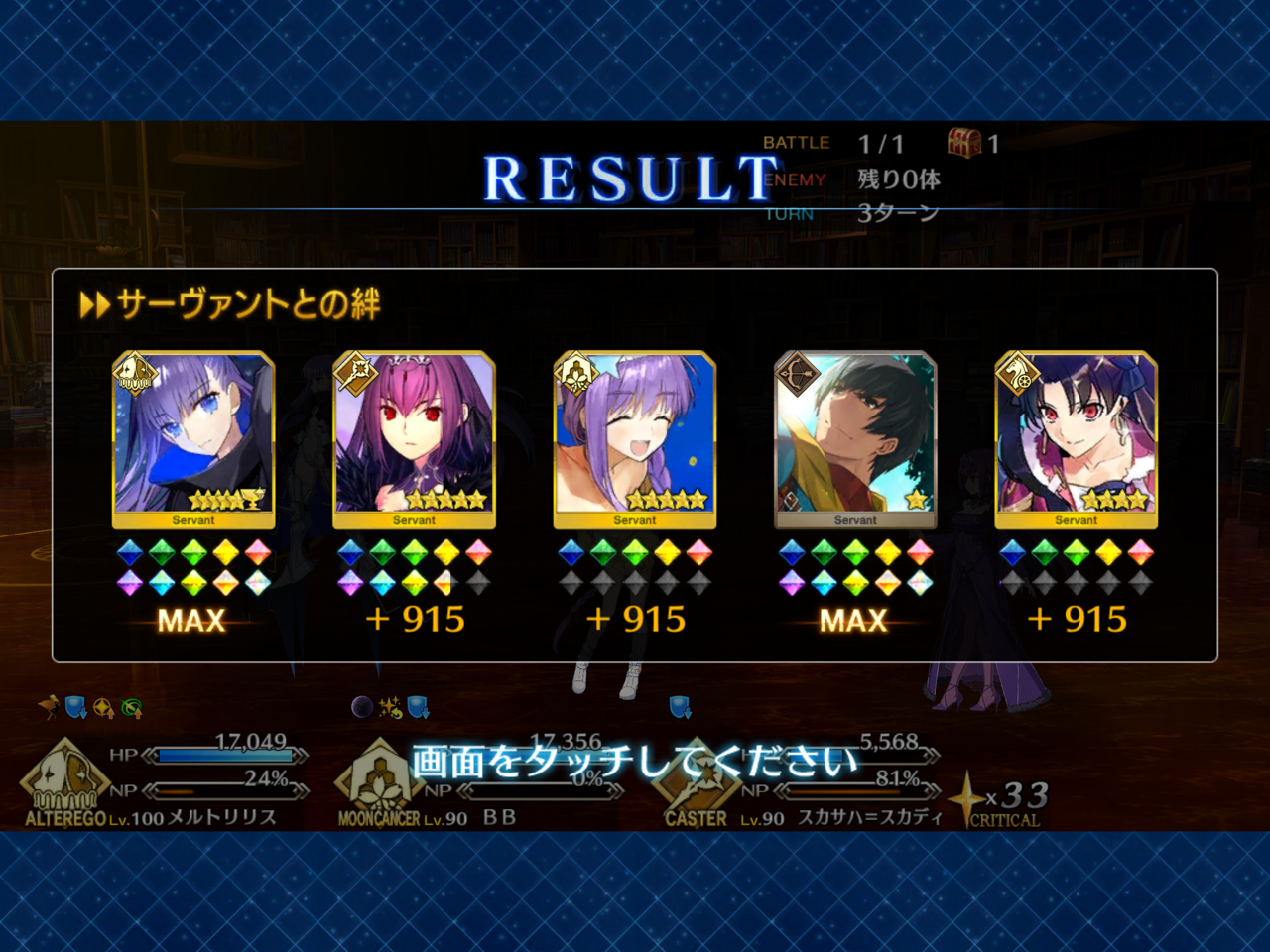
Task: Select the laughing BB Mooncancer servant card
Action: [x=635, y=436]
